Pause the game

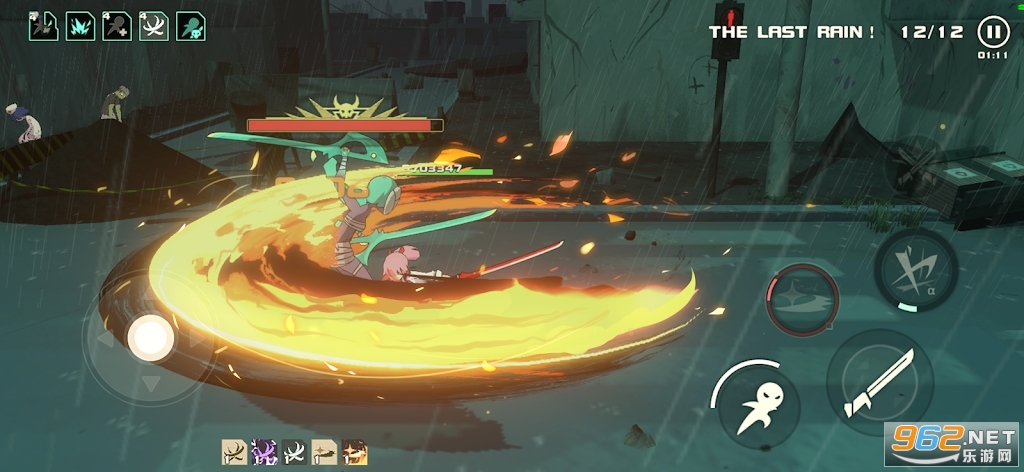click(992, 31)
